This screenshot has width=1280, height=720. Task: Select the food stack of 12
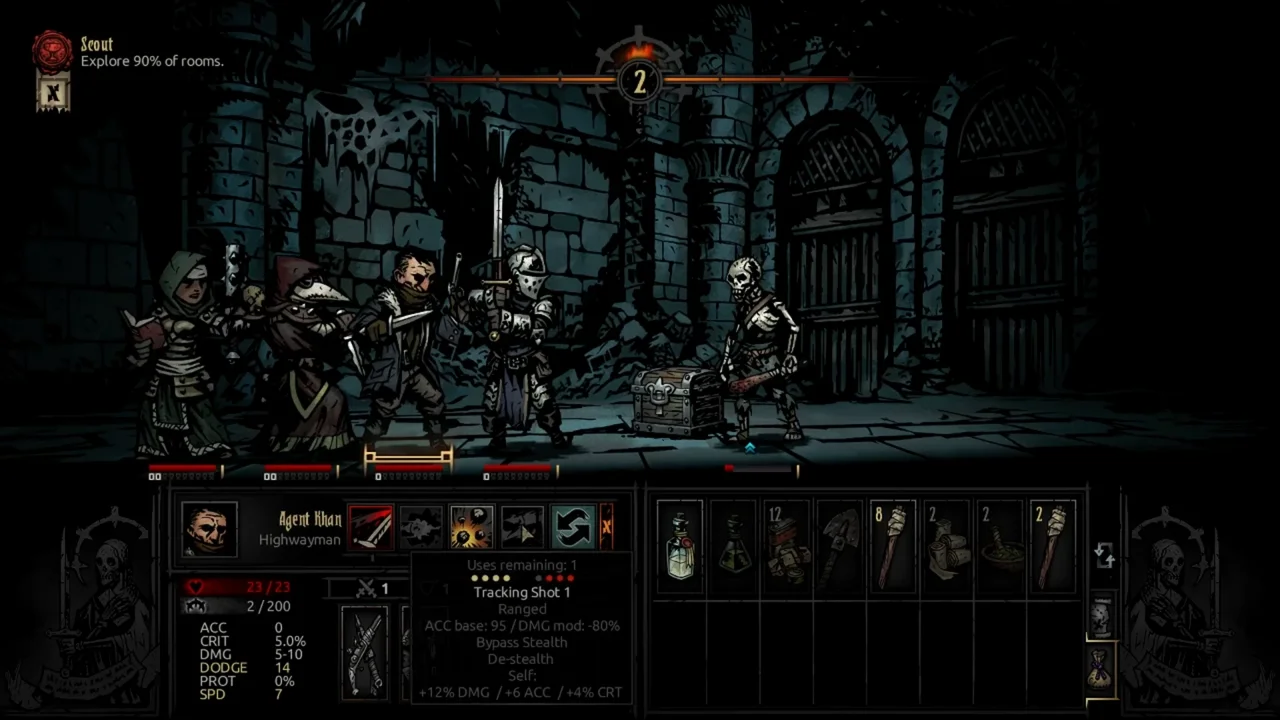[787, 547]
